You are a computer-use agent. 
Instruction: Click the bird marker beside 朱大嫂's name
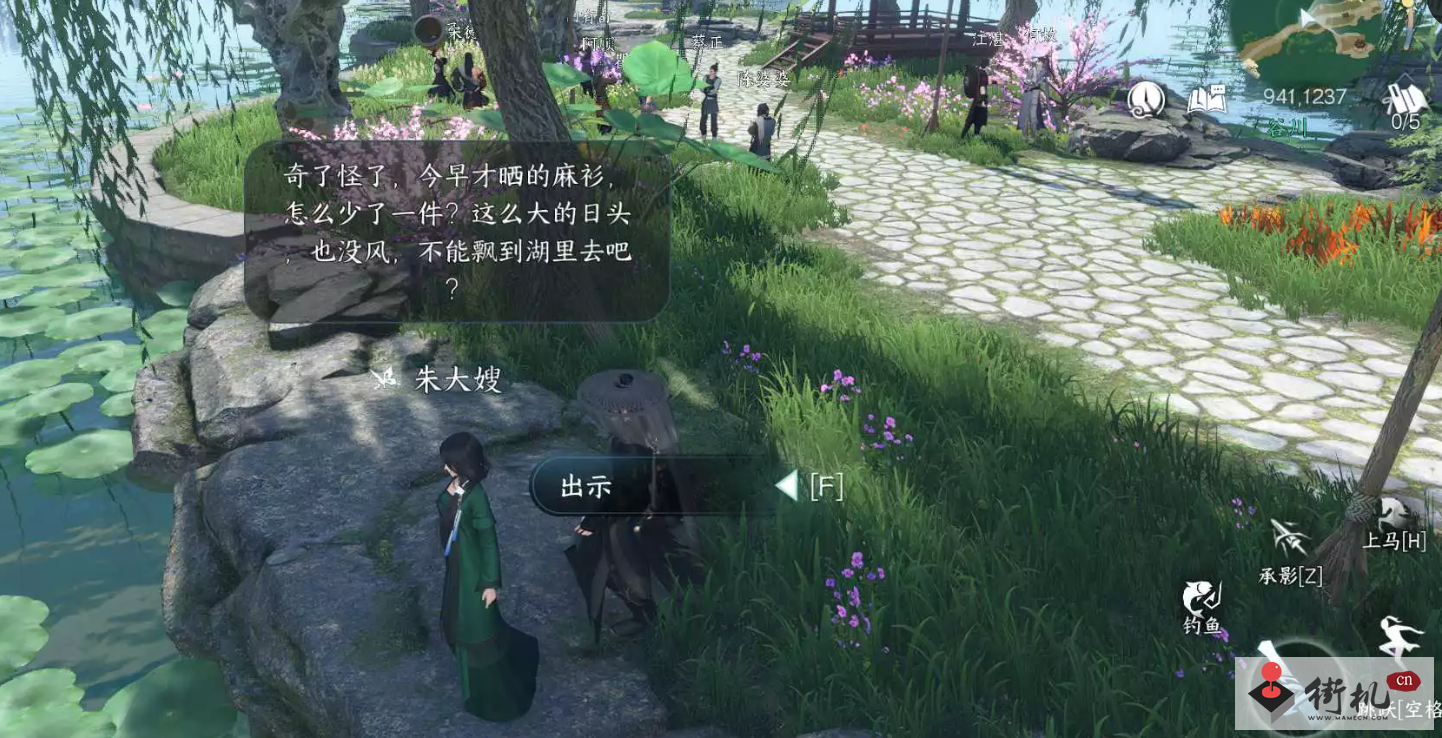coord(384,376)
